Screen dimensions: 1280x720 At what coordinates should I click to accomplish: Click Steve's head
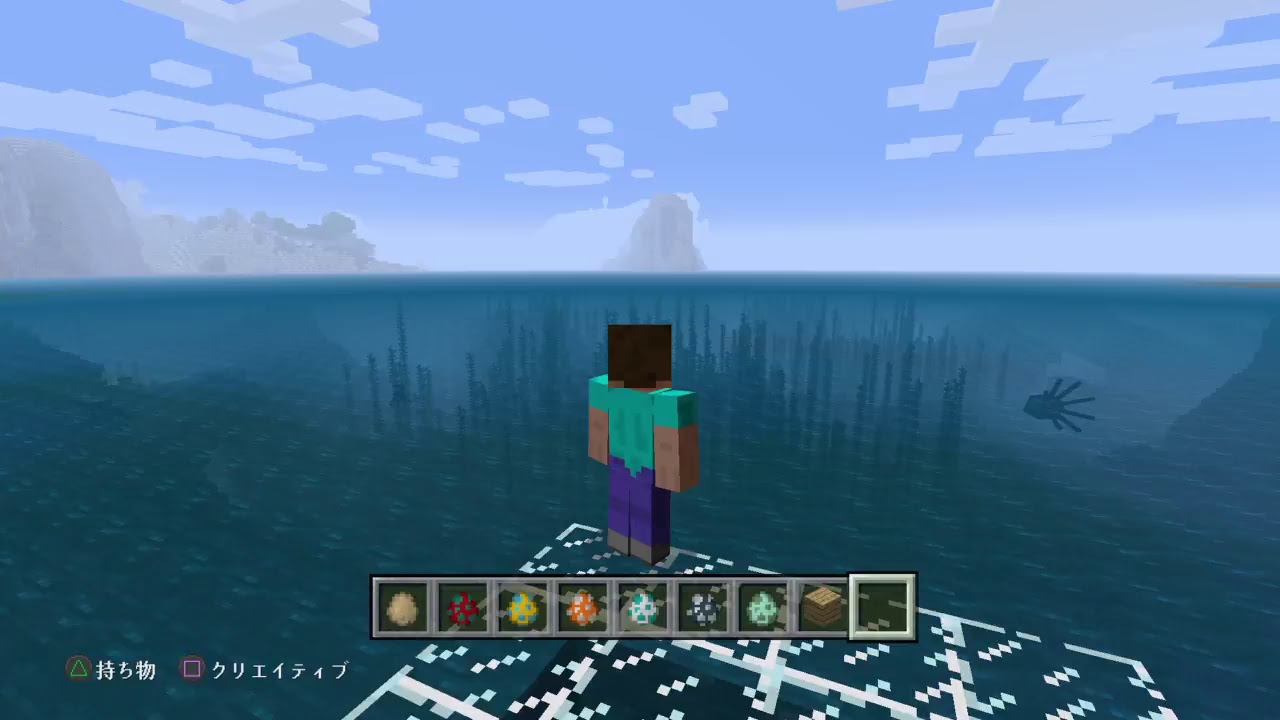(x=641, y=350)
